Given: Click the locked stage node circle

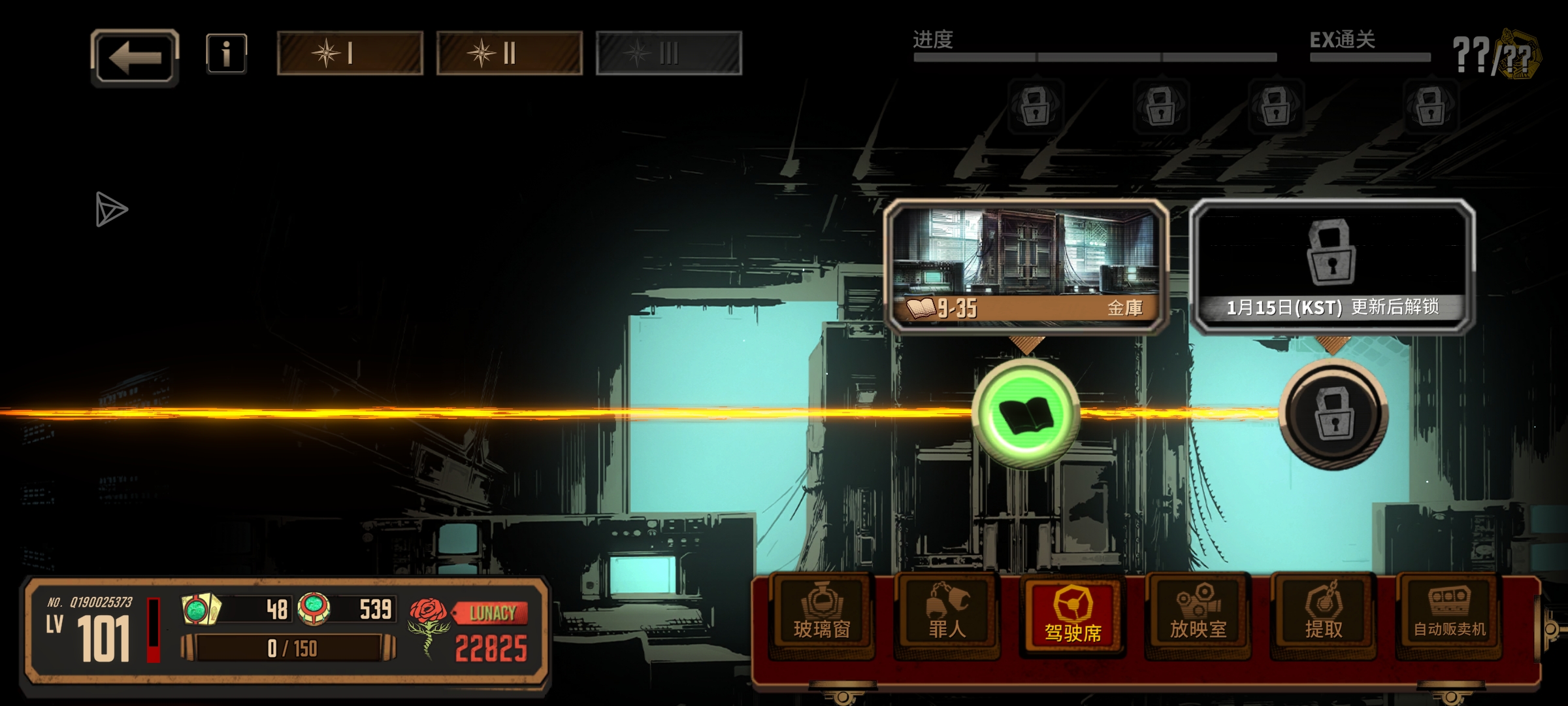Looking at the screenshot, I should tap(1333, 414).
